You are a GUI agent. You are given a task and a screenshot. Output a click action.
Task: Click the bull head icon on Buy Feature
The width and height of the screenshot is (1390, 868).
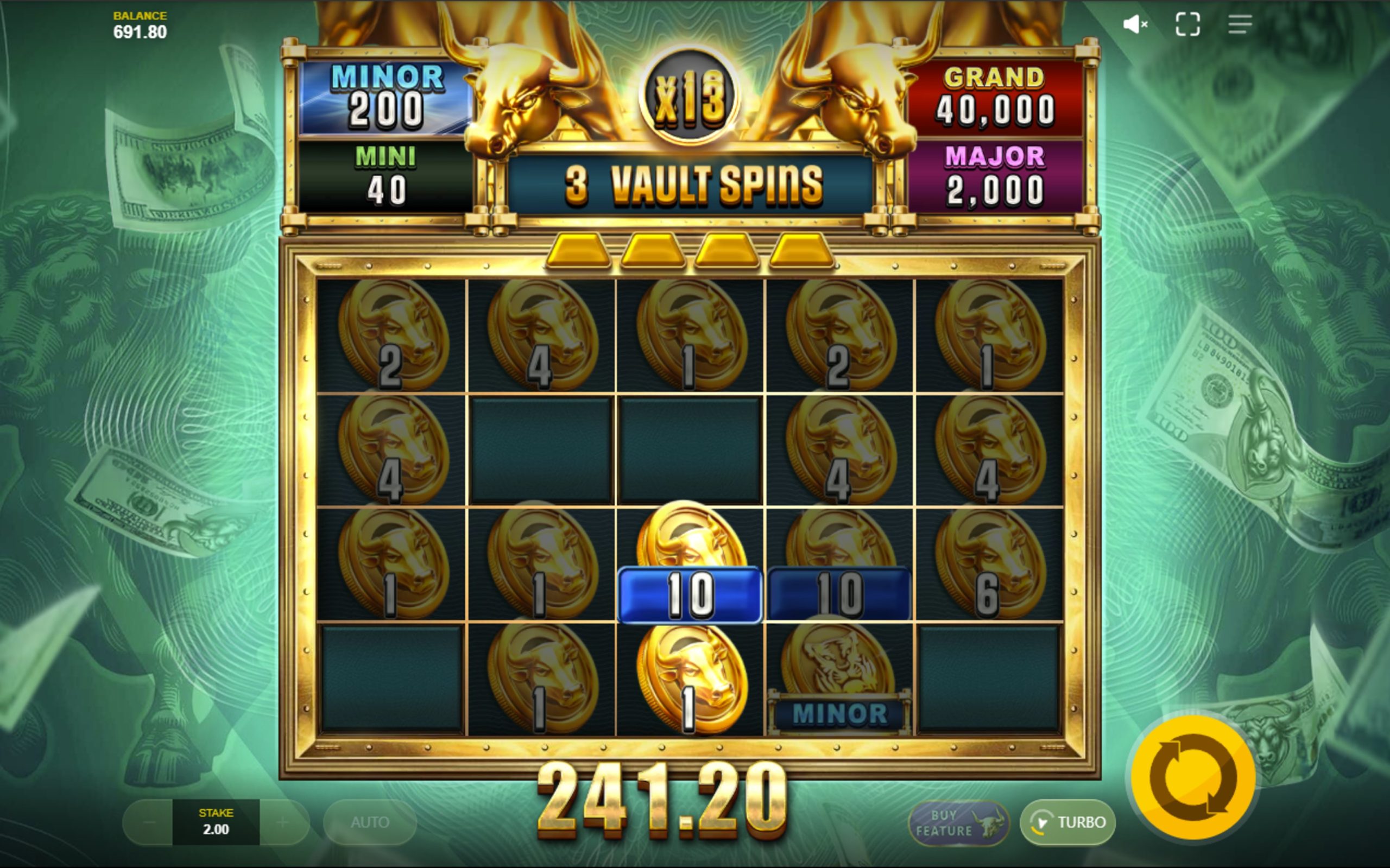pyautogui.click(x=989, y=824)
